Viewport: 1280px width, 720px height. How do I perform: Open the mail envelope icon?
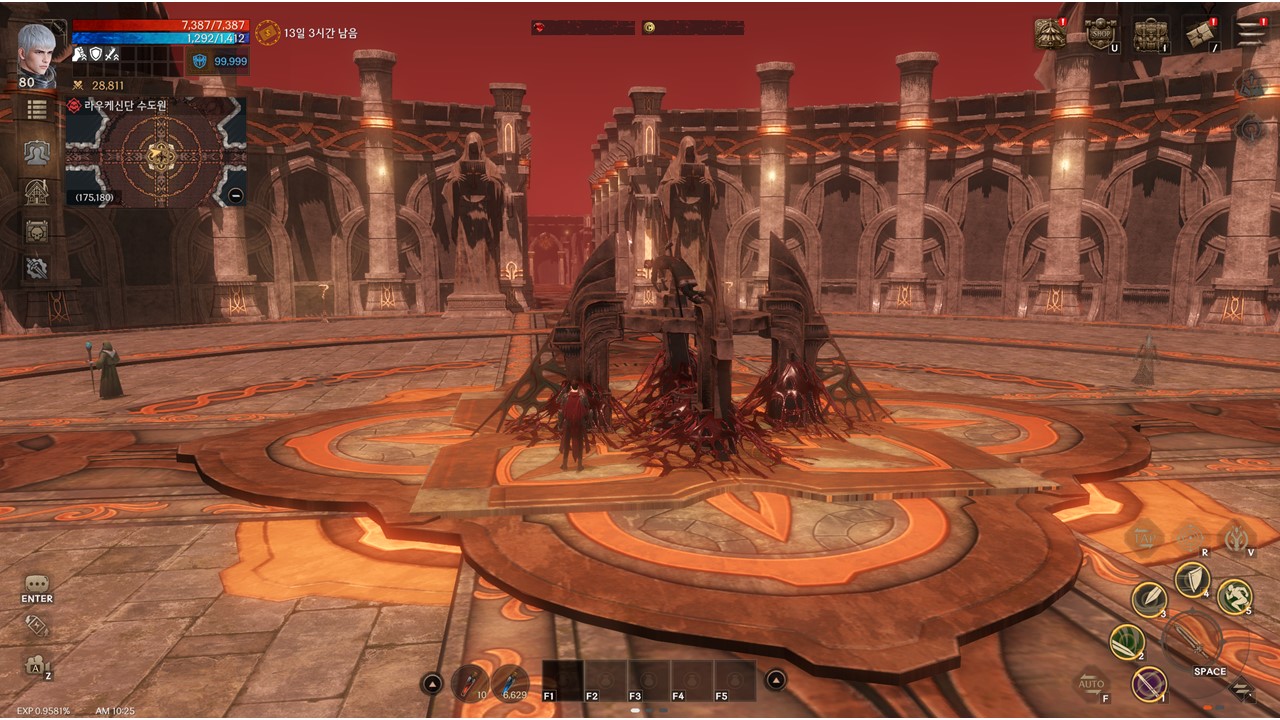(x=1200, y=34)
